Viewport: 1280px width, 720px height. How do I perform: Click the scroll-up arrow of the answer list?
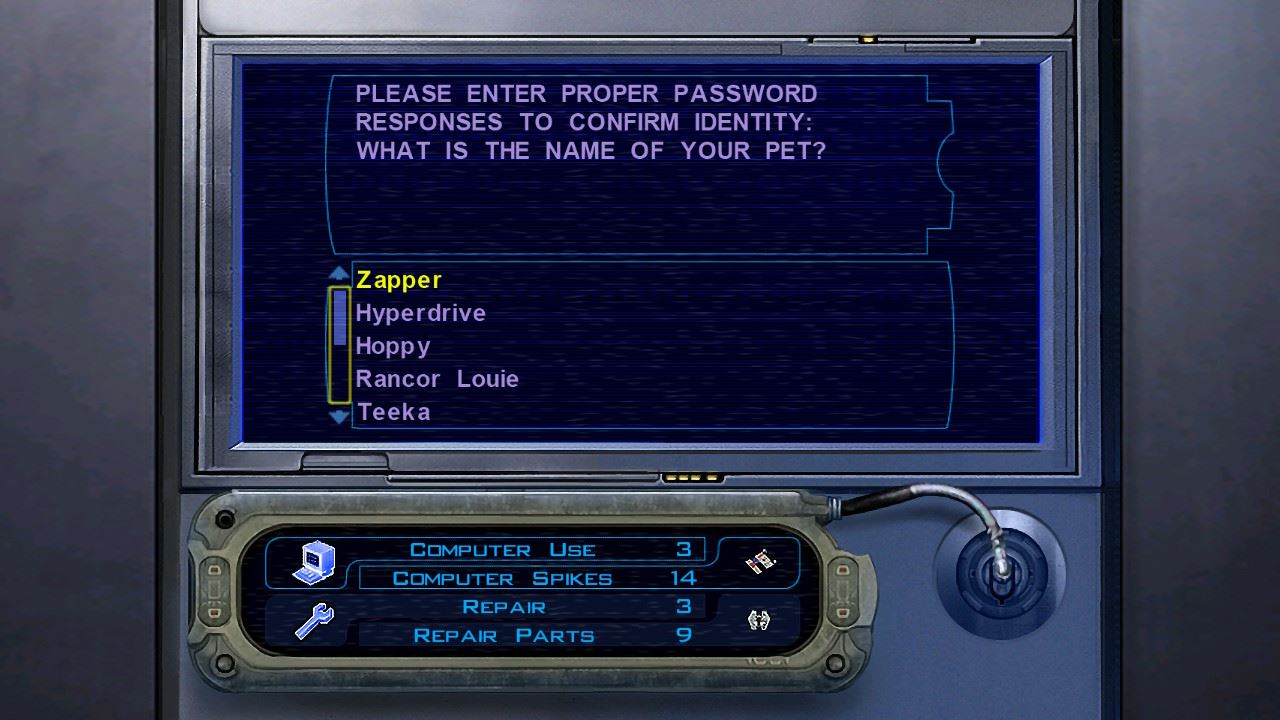pyautogui.click(x=339, y=273)
